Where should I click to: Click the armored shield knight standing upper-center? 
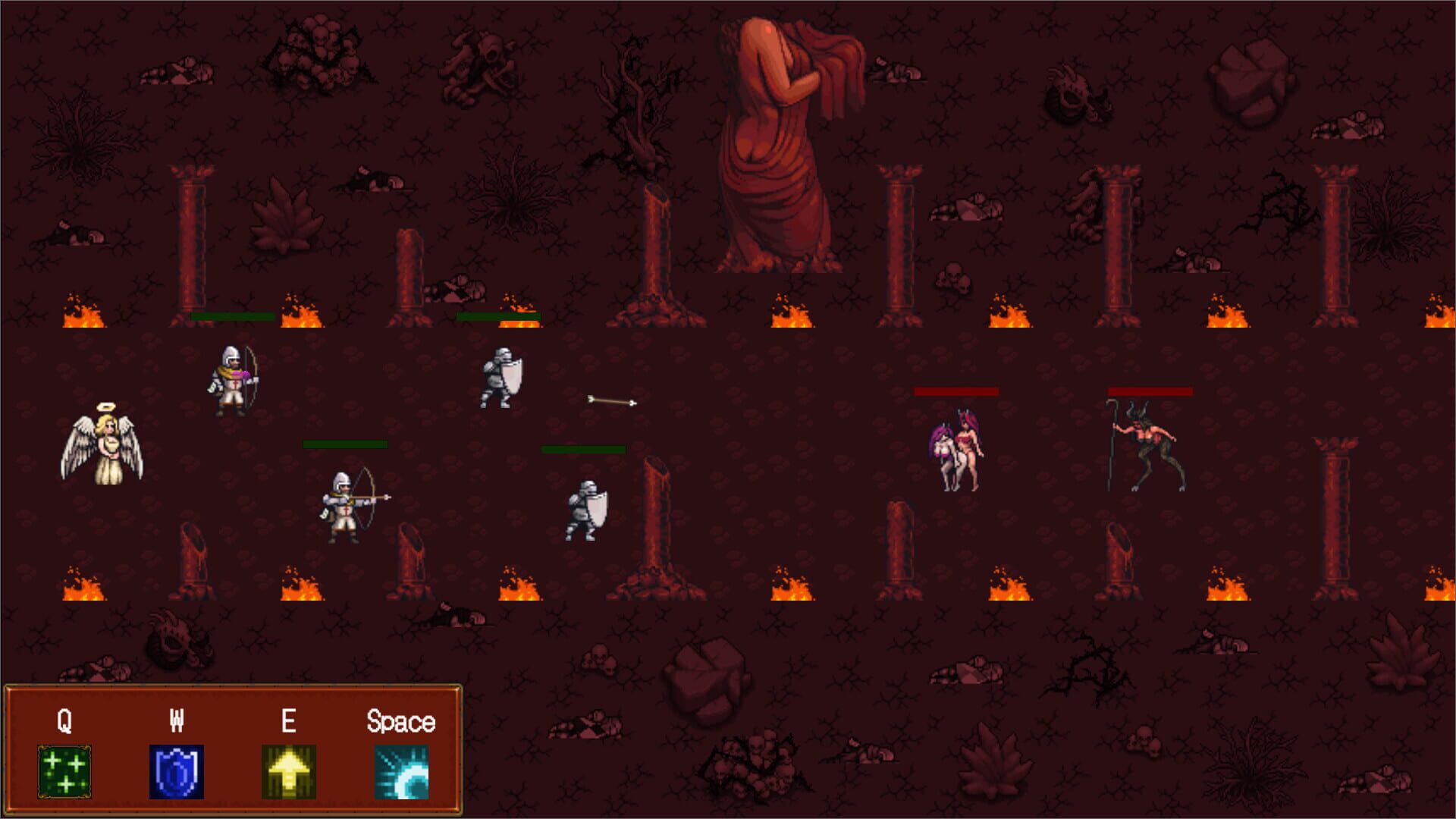(x=502, y=379)
